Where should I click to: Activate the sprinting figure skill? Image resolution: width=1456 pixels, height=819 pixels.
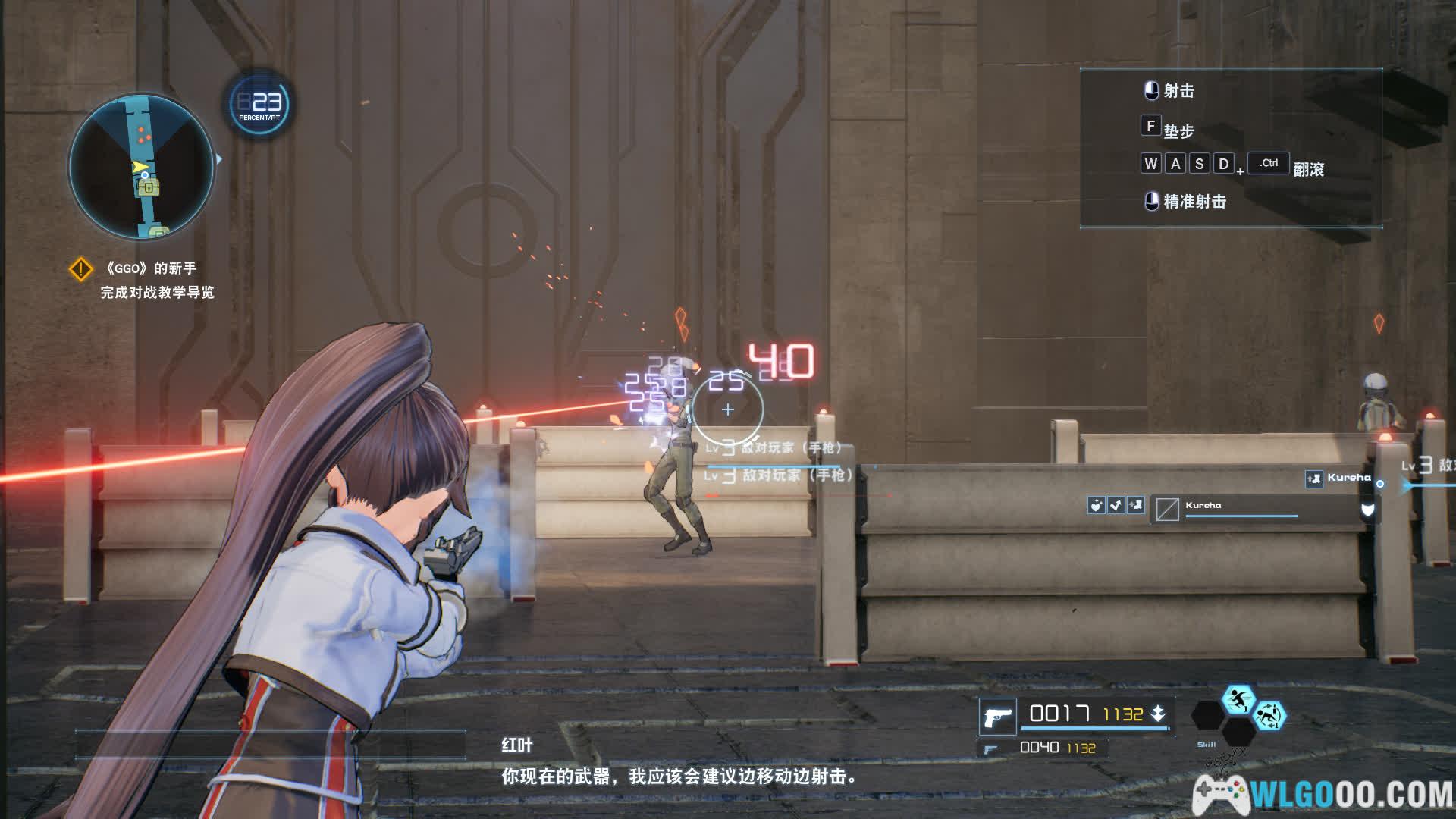pos(1238,699)
